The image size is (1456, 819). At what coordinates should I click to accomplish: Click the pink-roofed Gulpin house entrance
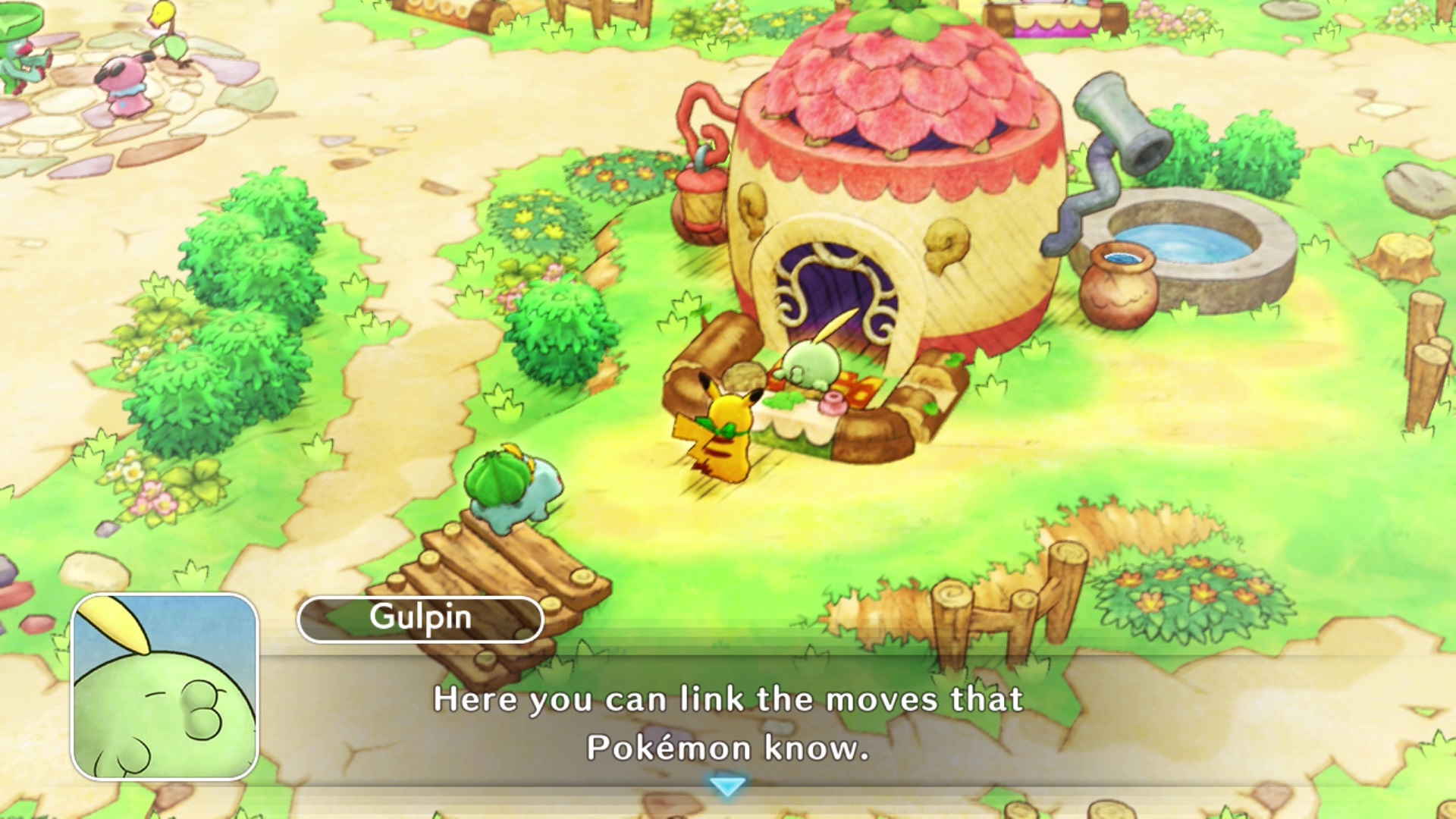point(834,288)
